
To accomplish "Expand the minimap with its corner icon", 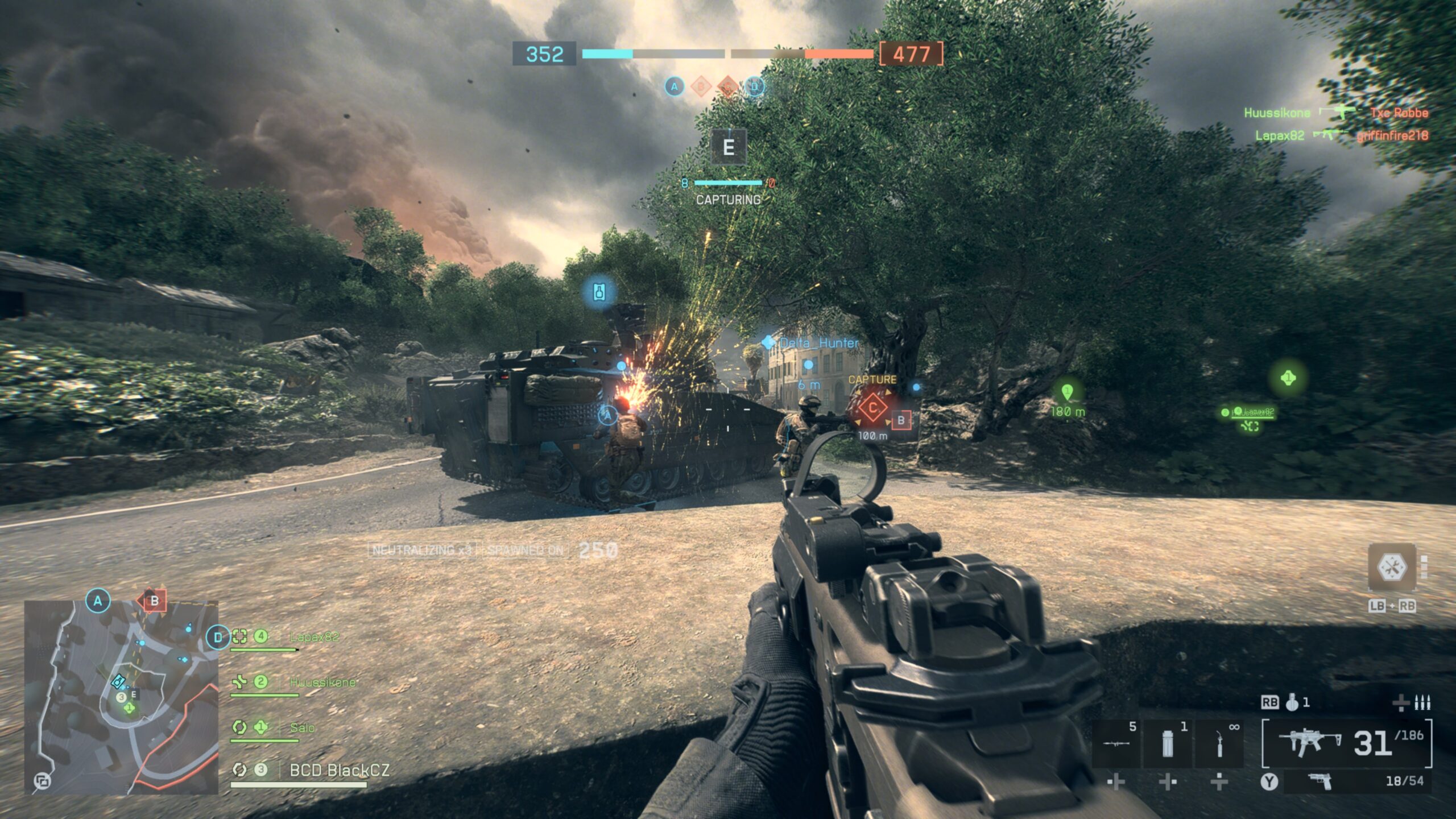I will click(x=42, y=781).
